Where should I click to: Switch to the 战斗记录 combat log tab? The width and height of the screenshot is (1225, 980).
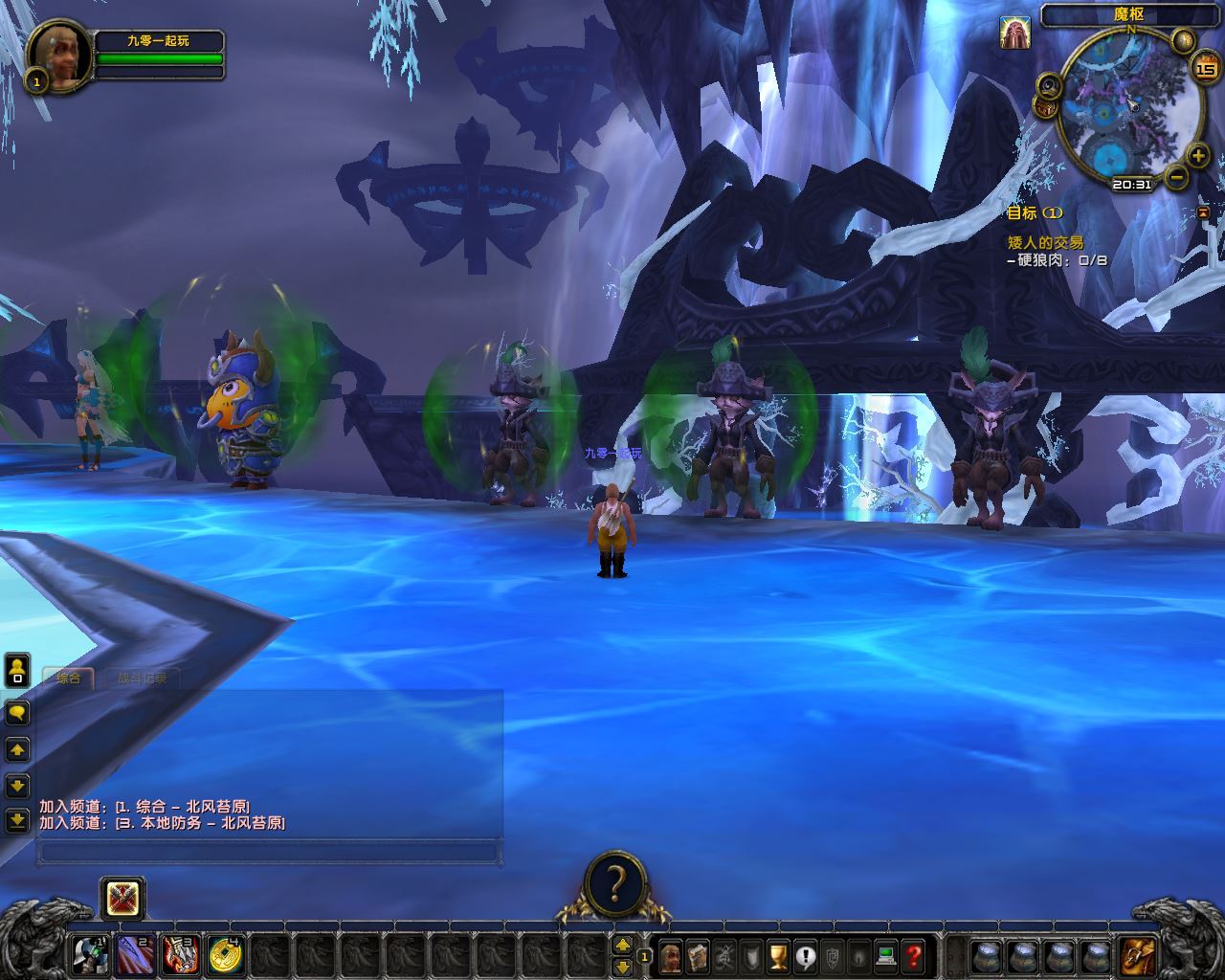[x=142, y=679]
